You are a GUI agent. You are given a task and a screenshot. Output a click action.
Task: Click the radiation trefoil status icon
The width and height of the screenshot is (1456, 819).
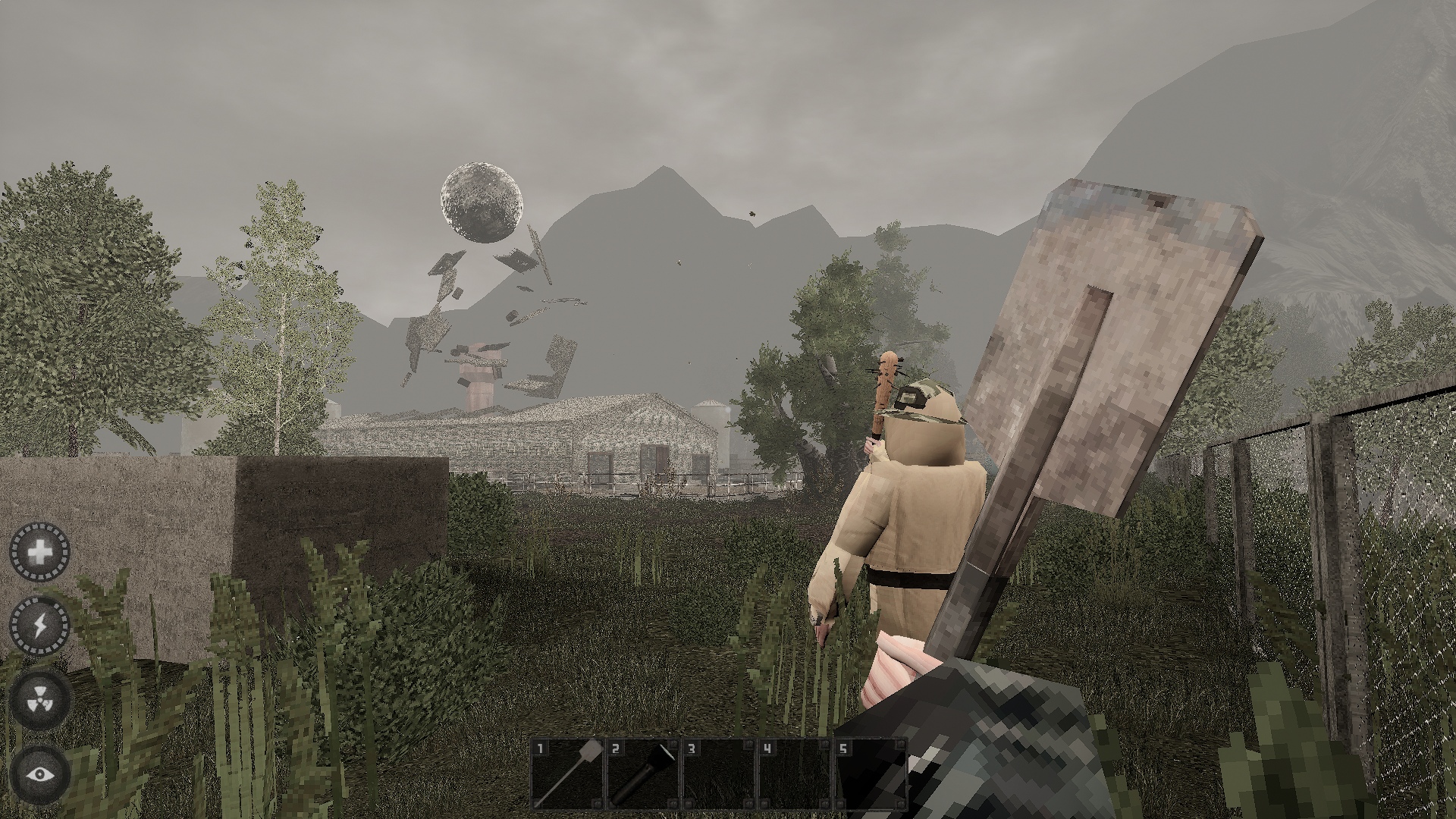(39, 700)
